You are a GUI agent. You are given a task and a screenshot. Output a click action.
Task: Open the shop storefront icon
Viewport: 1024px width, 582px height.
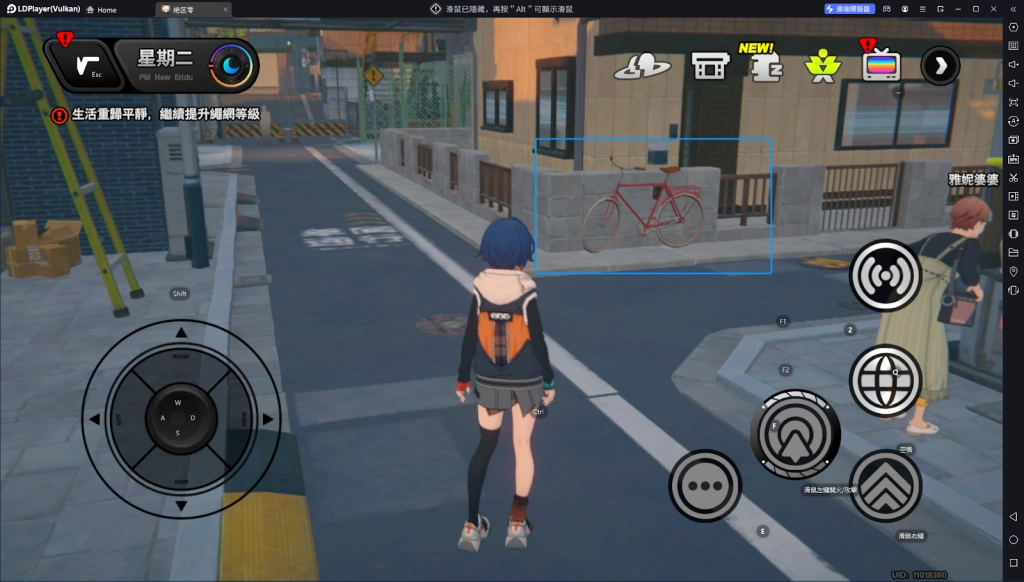click(710, 66)
